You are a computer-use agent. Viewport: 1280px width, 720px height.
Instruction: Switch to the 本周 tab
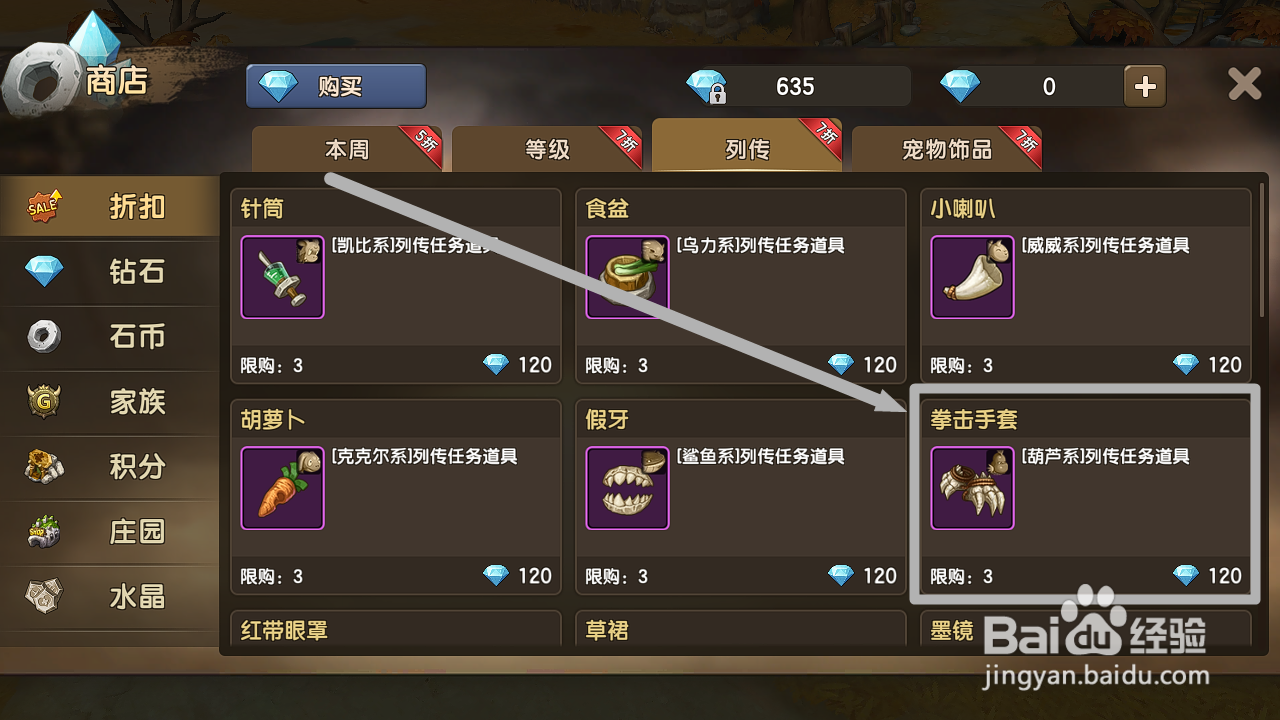click(347, 147)
